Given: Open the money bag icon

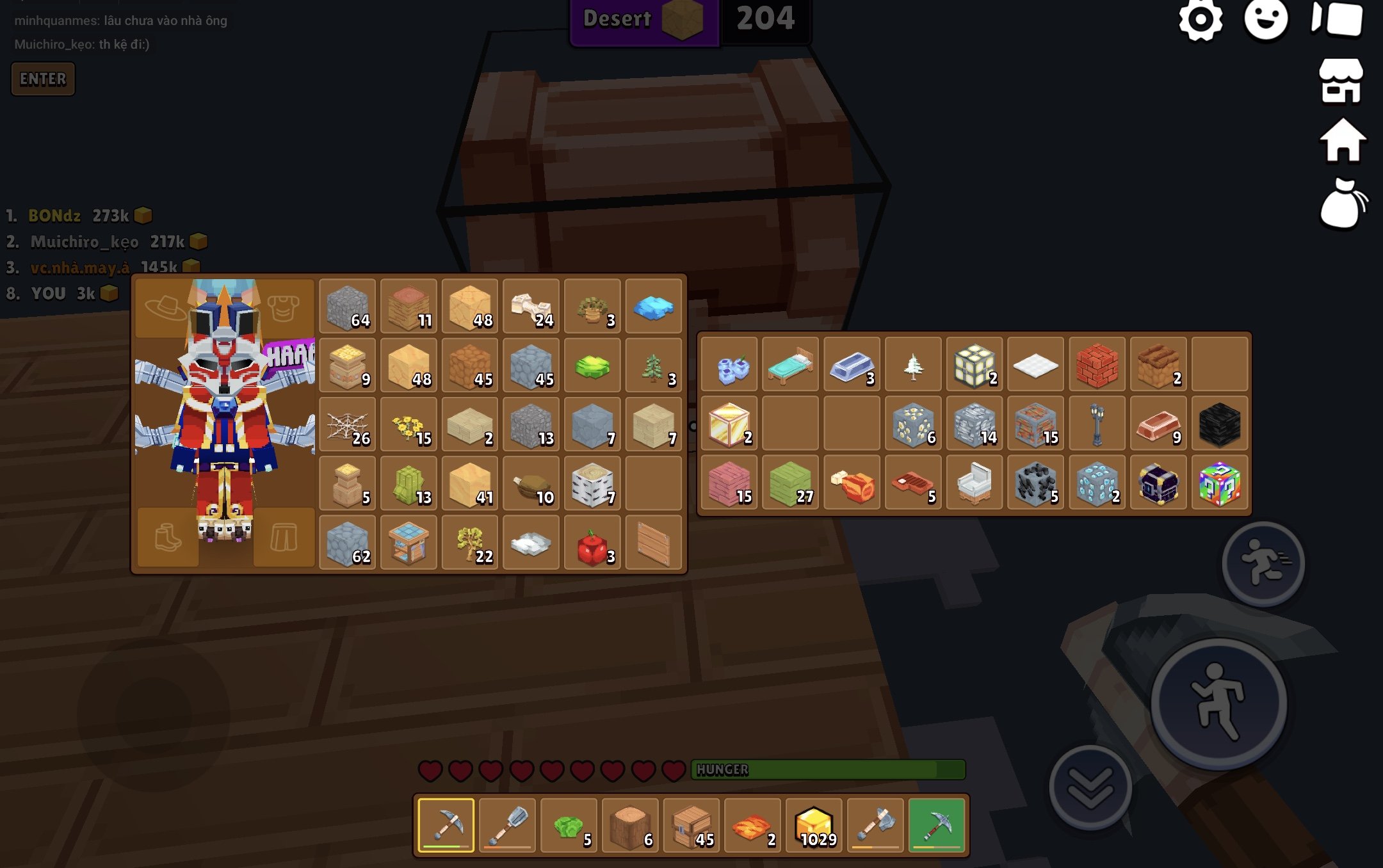Looking at the screenshot, I should 1343,205.
